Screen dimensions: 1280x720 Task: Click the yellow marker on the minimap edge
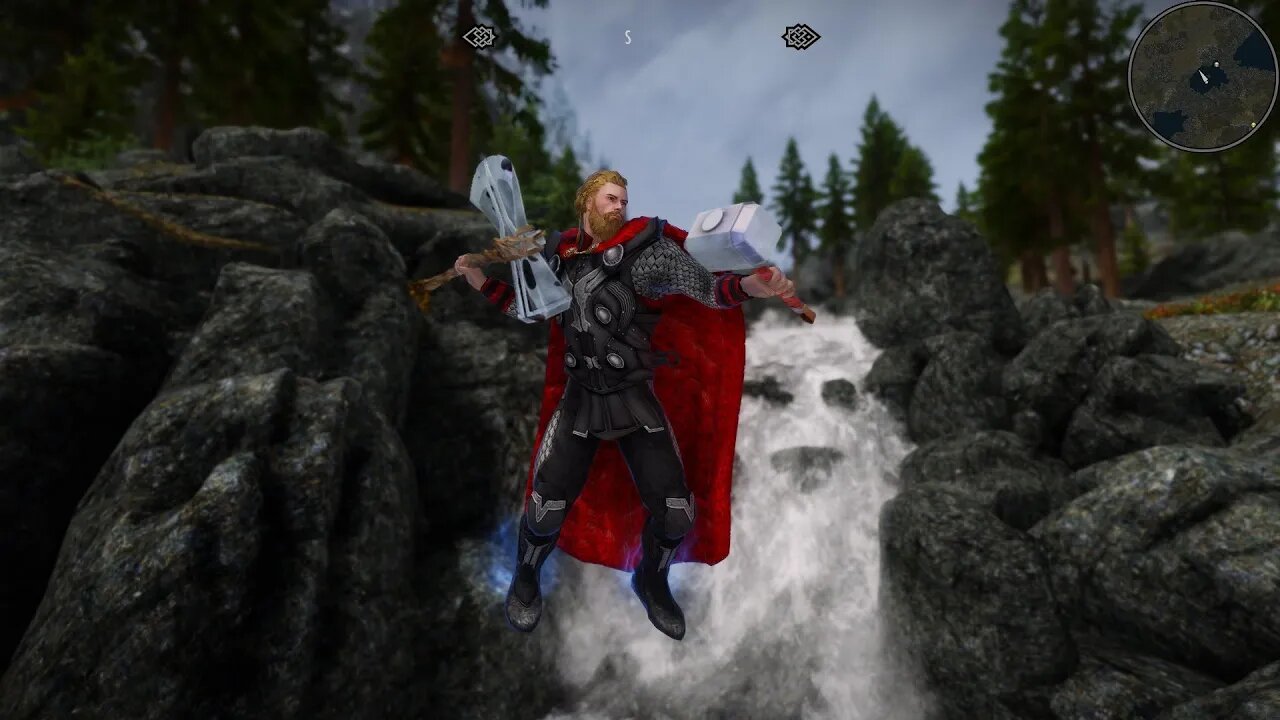pos(1254,125)
